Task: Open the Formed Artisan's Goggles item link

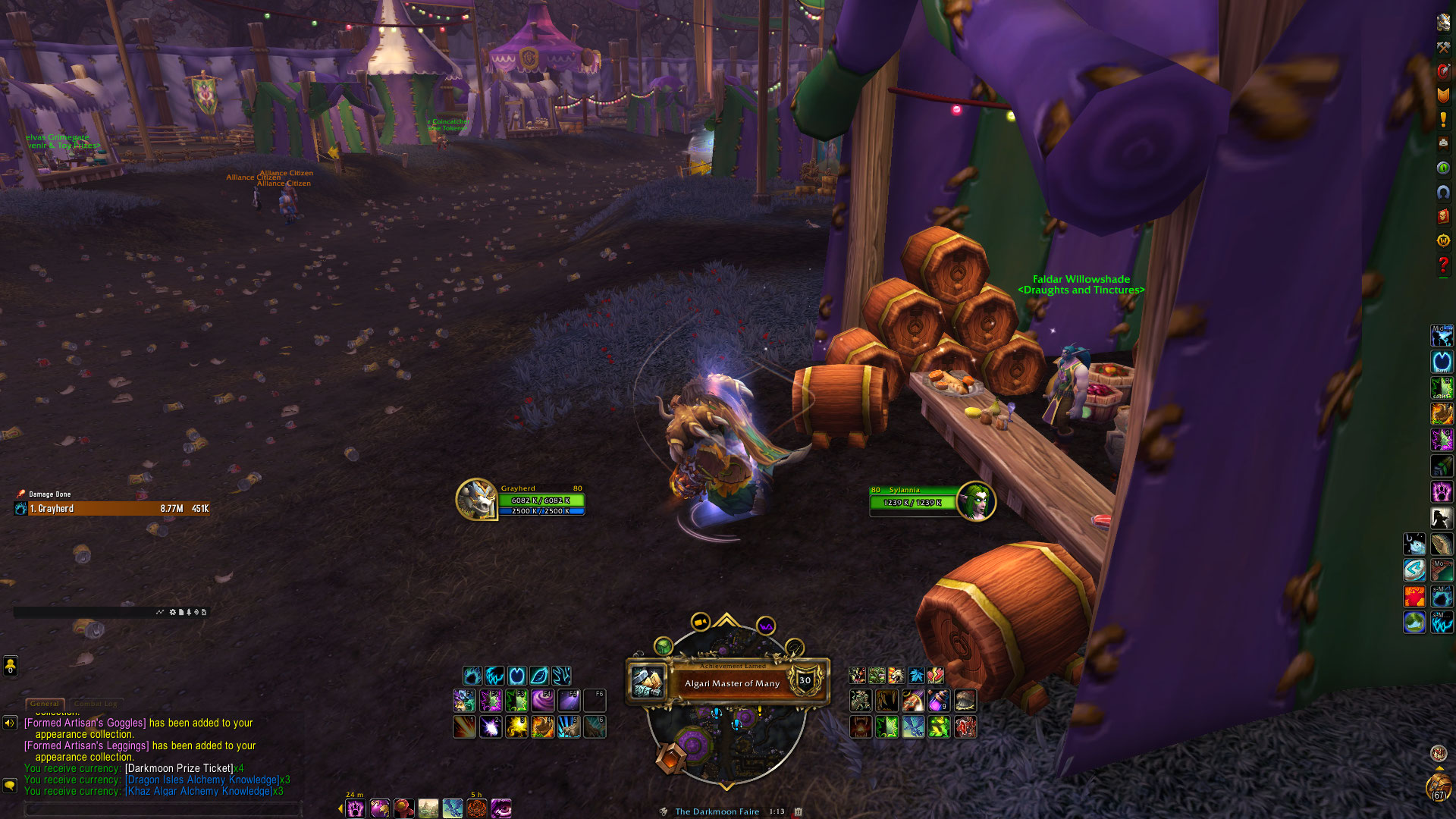Action: pos(85,723)
